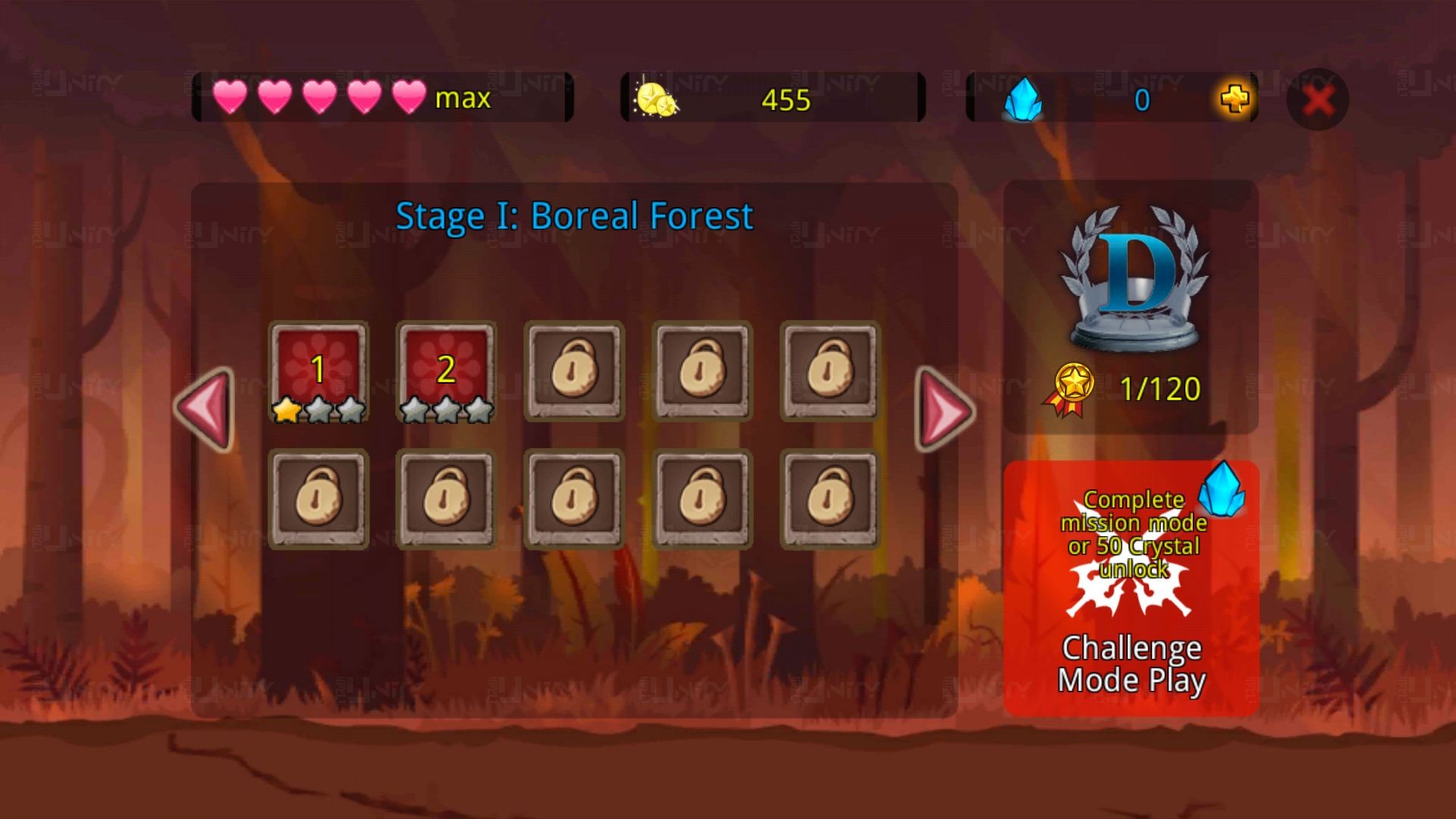Close the stage select screen
Image resolution: width=1456 pixels, height=819 pixels.
(1318, 99)
